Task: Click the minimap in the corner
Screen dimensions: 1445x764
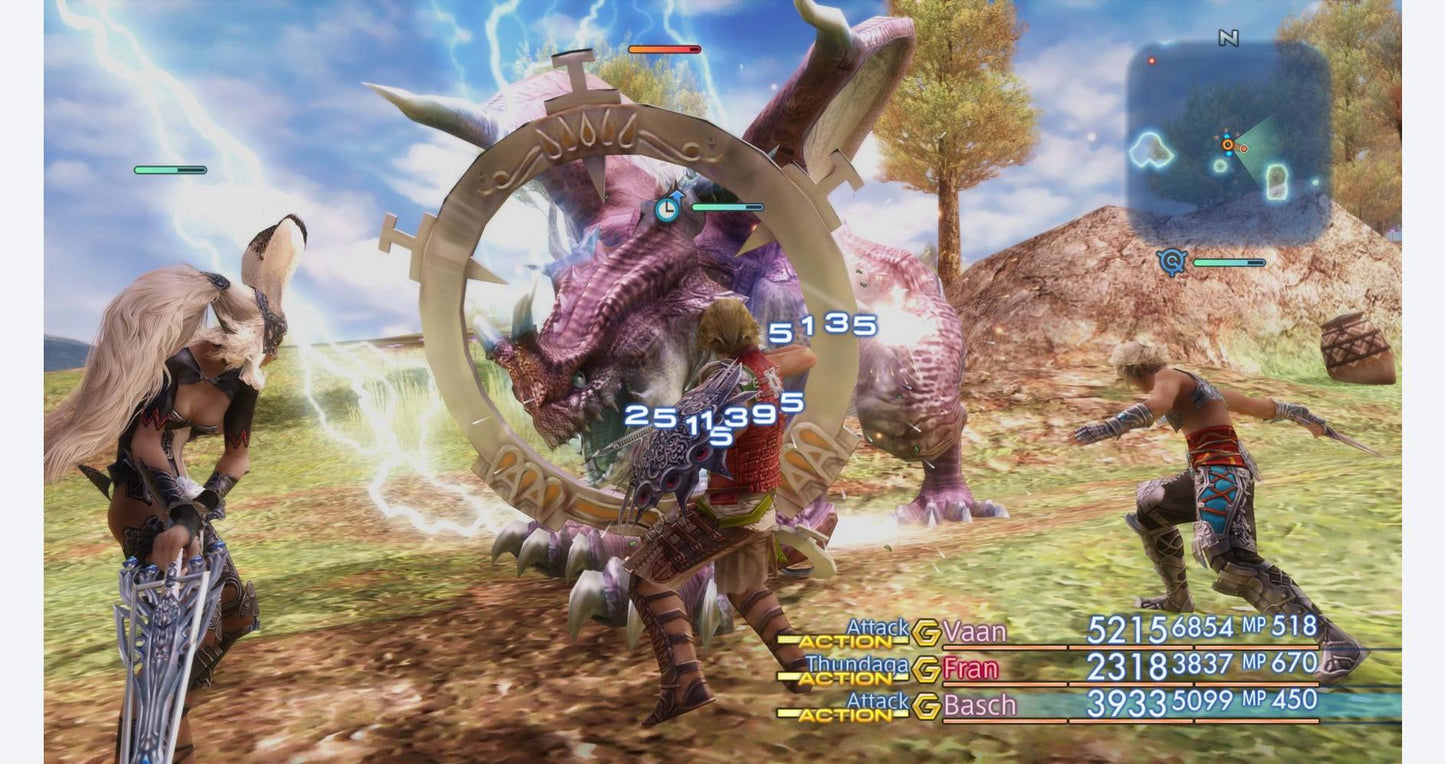Action: click(x=1228, y=142)
